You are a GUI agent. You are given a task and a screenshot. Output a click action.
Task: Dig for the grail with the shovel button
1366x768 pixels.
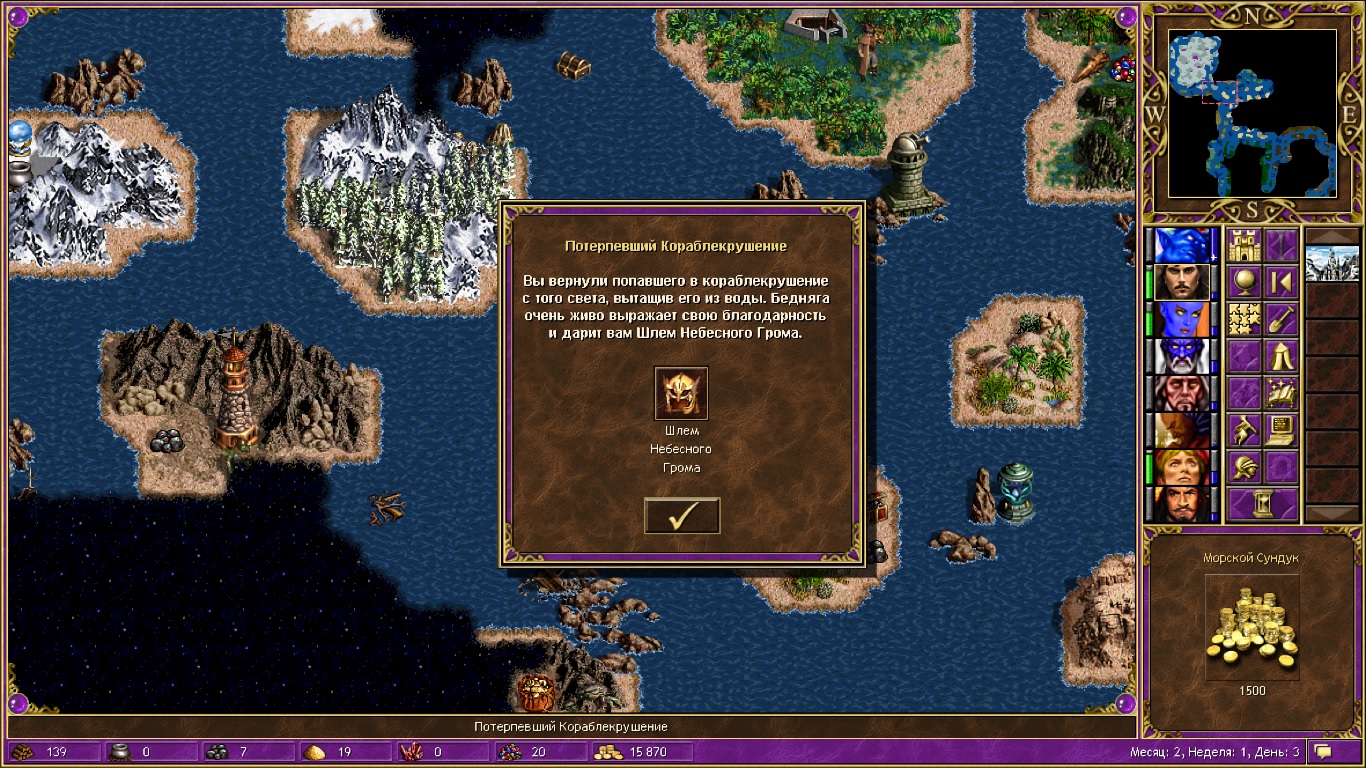(1281, 319)
